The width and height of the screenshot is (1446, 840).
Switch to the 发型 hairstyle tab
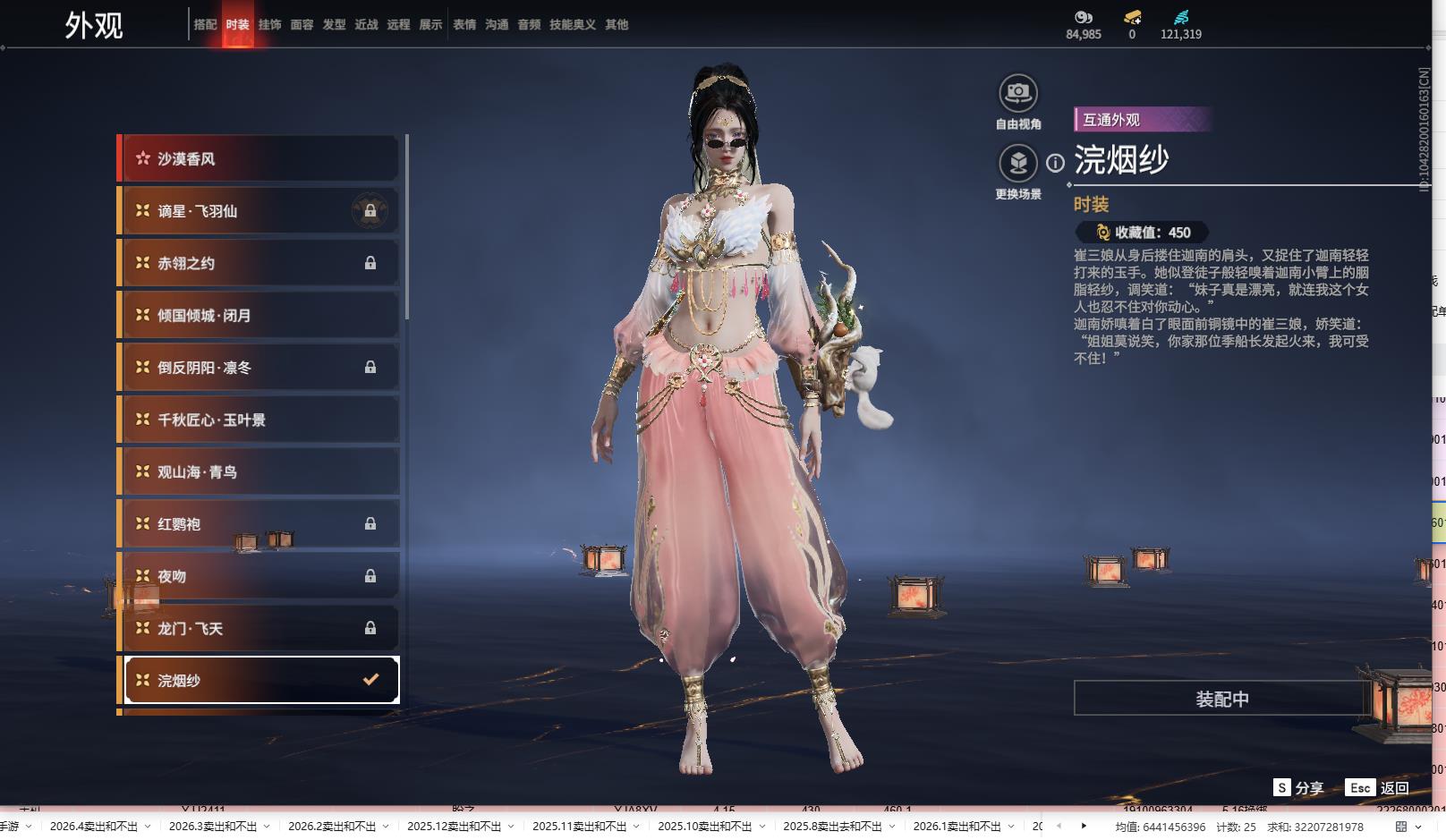[334, 25]
